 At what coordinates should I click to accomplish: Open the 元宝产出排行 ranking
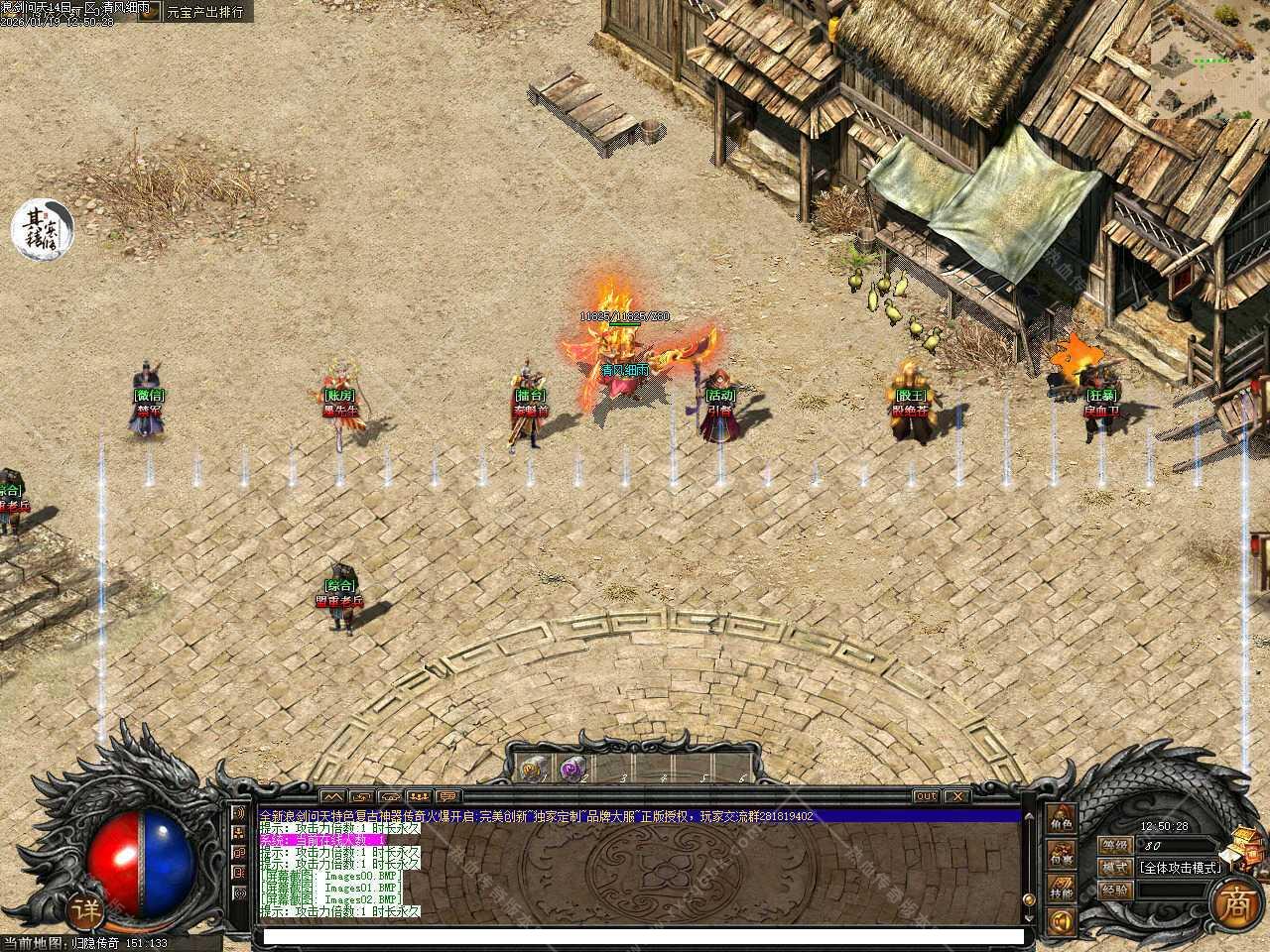(205, 12)
